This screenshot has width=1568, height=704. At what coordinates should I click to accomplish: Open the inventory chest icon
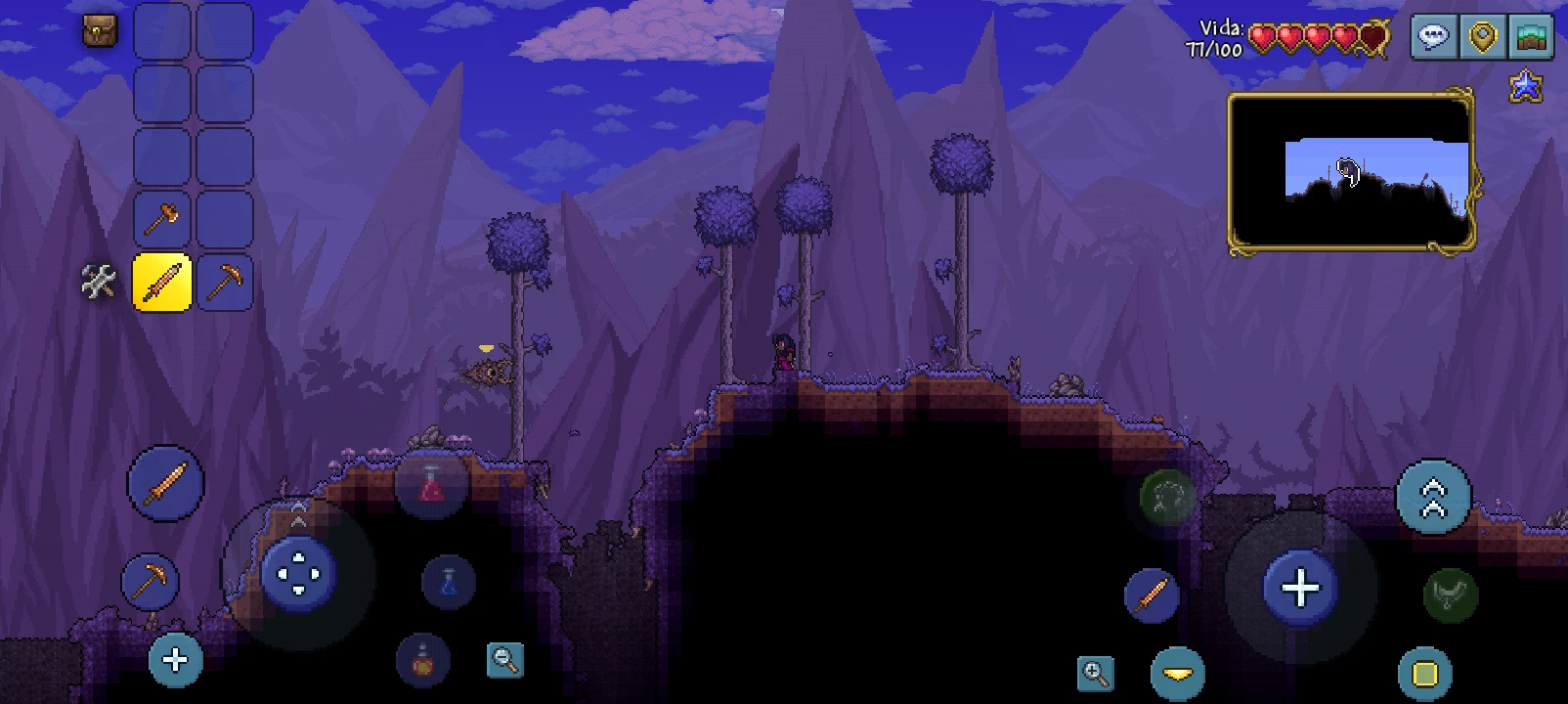point(99,30)
